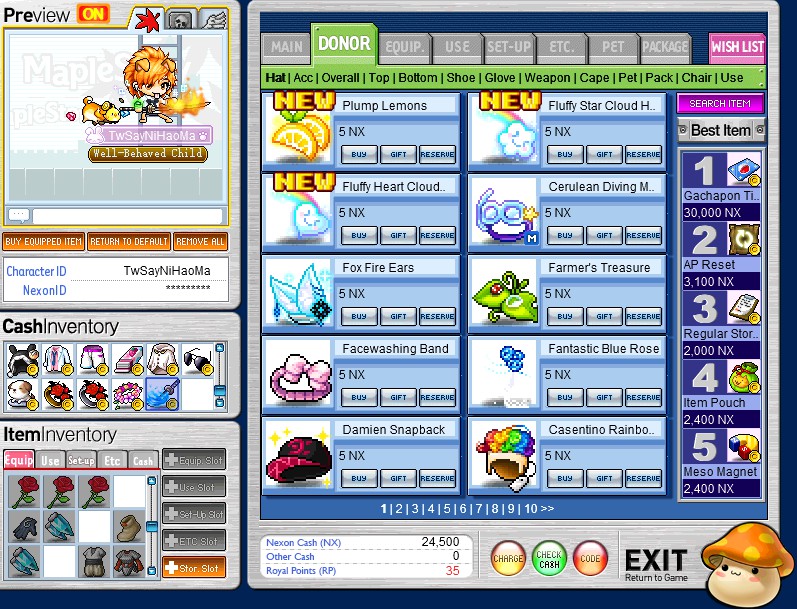Click the CHARGE button

point(508,559)
